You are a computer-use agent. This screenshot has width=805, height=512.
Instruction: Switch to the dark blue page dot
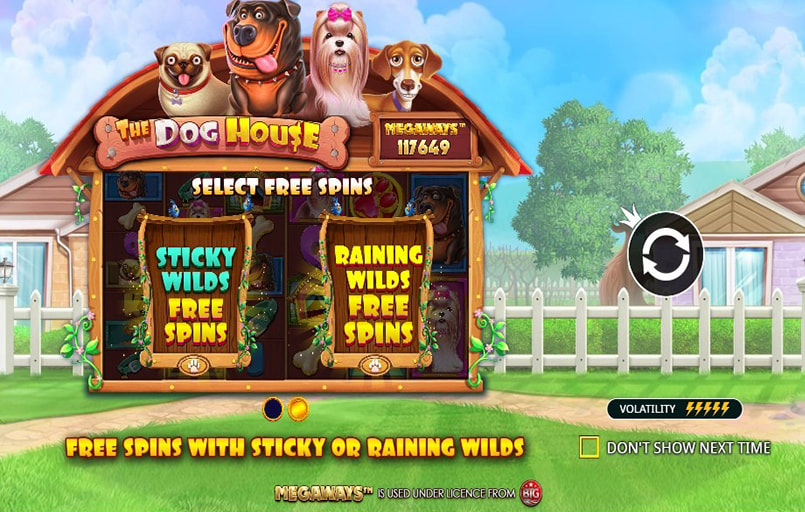tap(272, 409)
